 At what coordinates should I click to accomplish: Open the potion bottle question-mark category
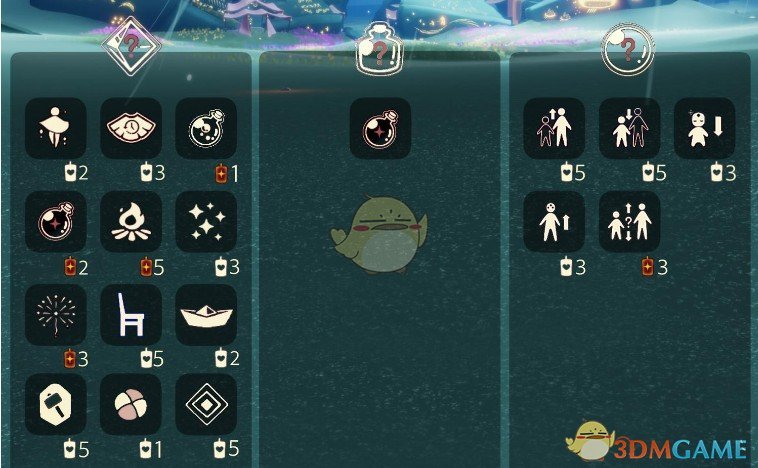pyautogui.click(x=378, y=47)
